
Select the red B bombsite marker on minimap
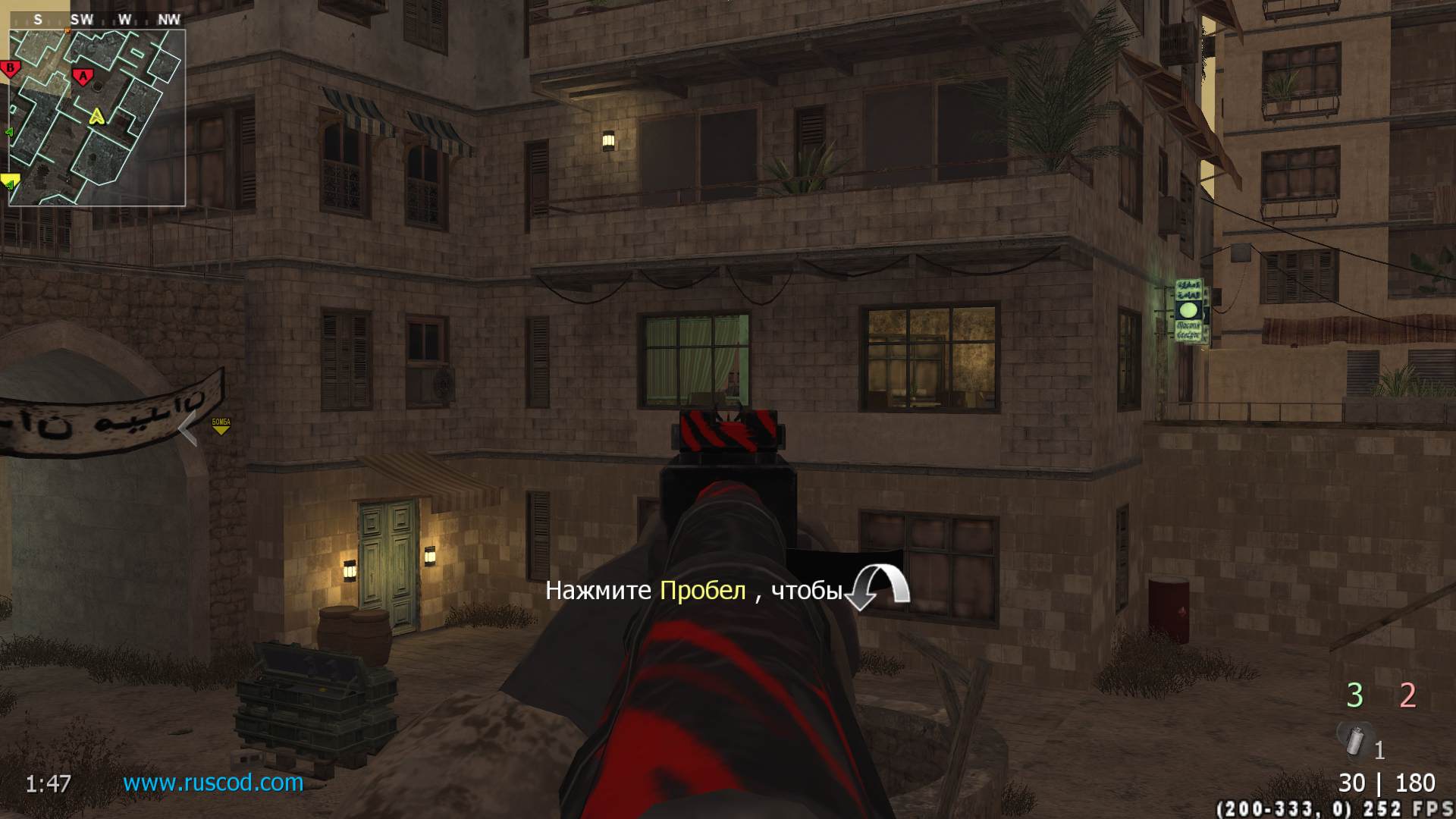[x=11, y=69]
